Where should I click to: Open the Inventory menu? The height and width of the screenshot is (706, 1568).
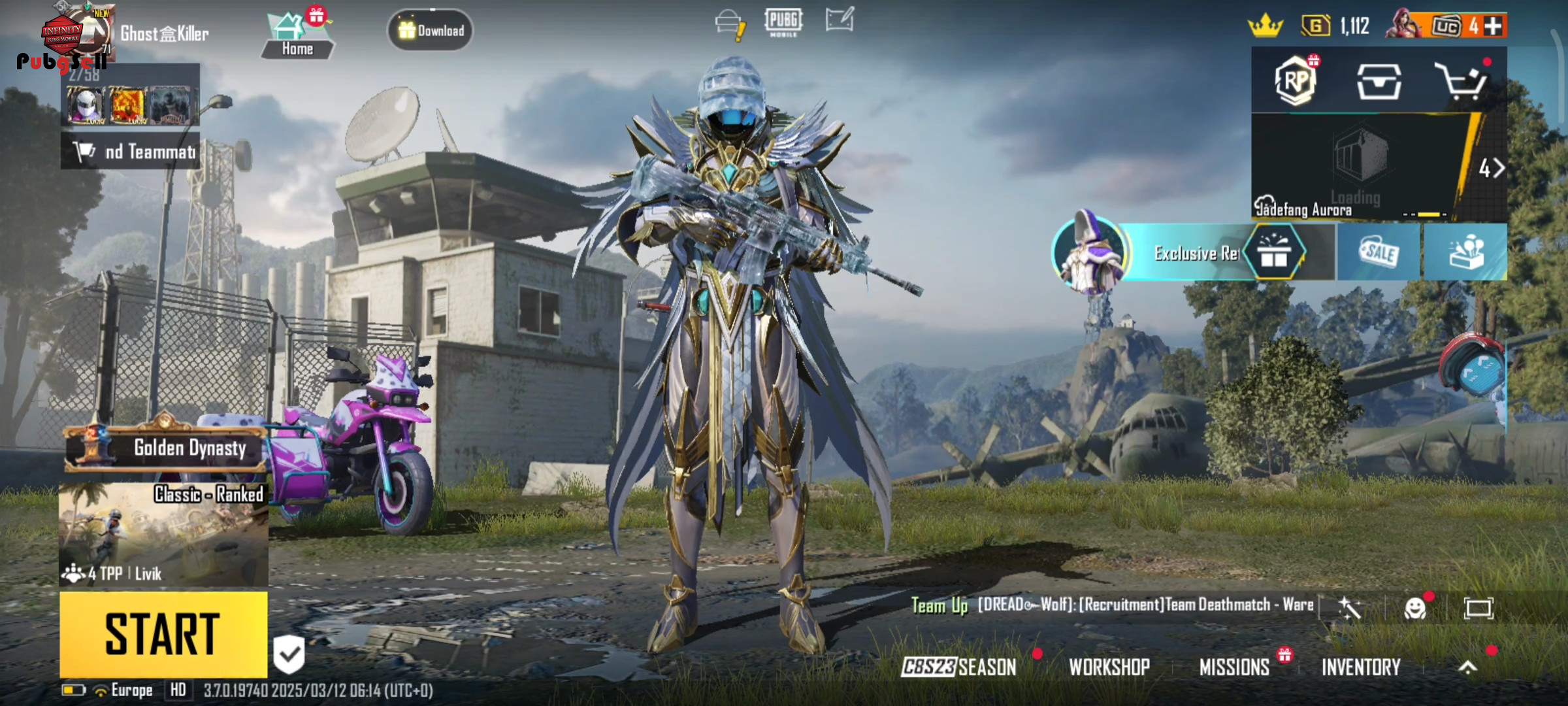click(x=1361, y=667)
